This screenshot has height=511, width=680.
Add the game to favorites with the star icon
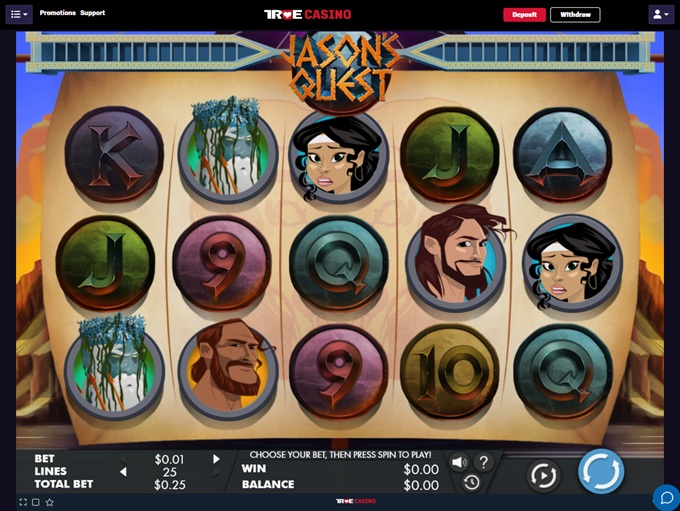(x=49, y=502)
